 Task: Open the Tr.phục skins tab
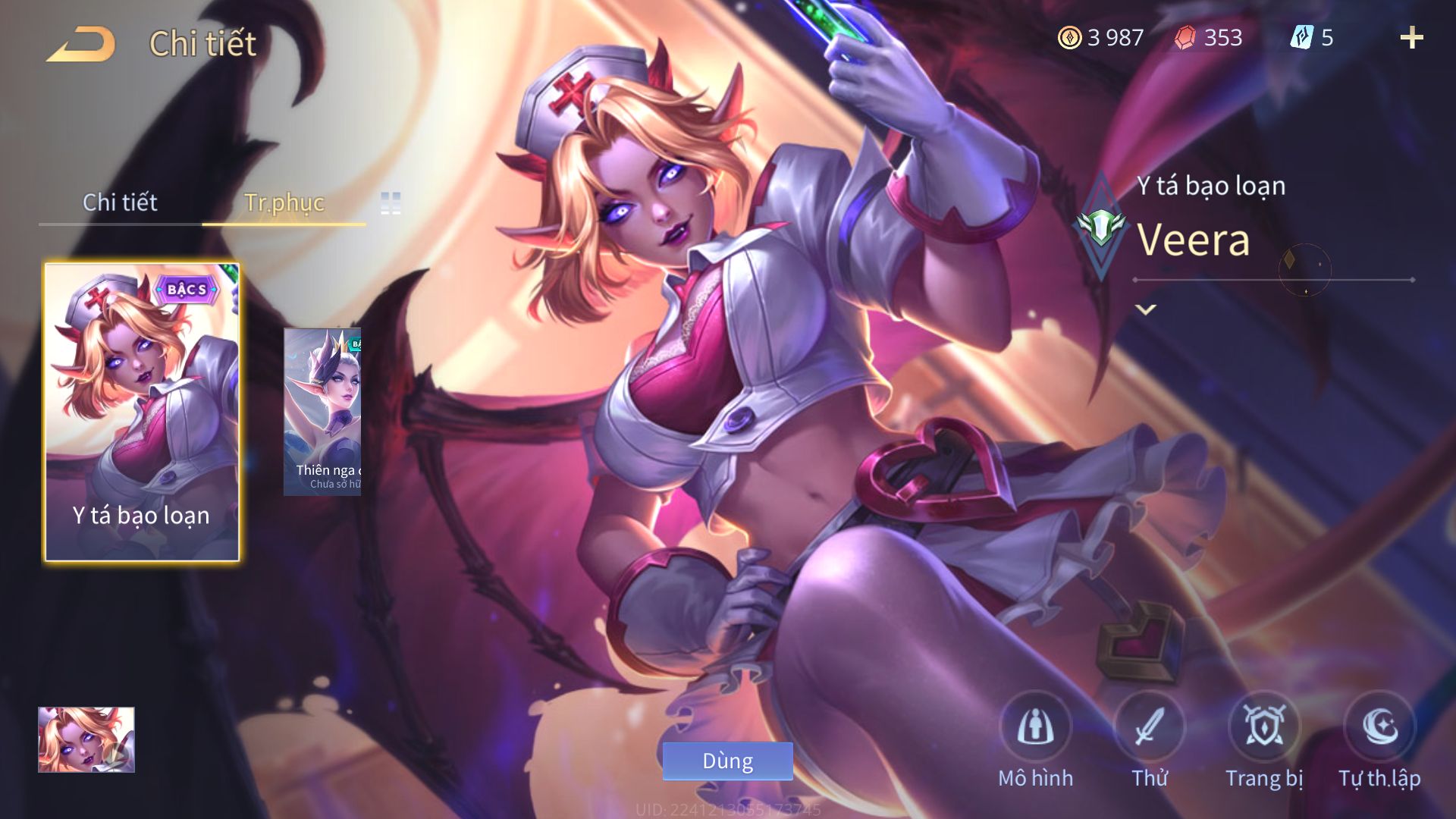pyautogui.click(x=284, y=202)
